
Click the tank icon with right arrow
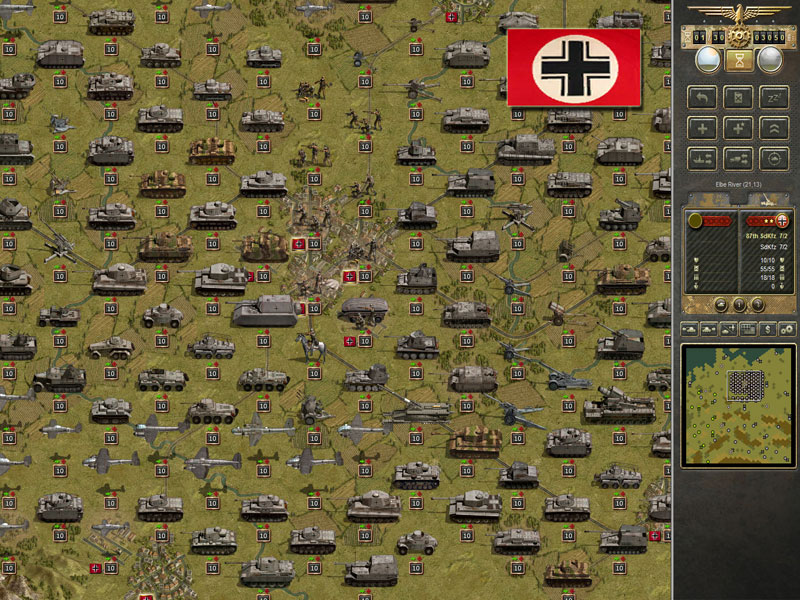pos(709,328)
